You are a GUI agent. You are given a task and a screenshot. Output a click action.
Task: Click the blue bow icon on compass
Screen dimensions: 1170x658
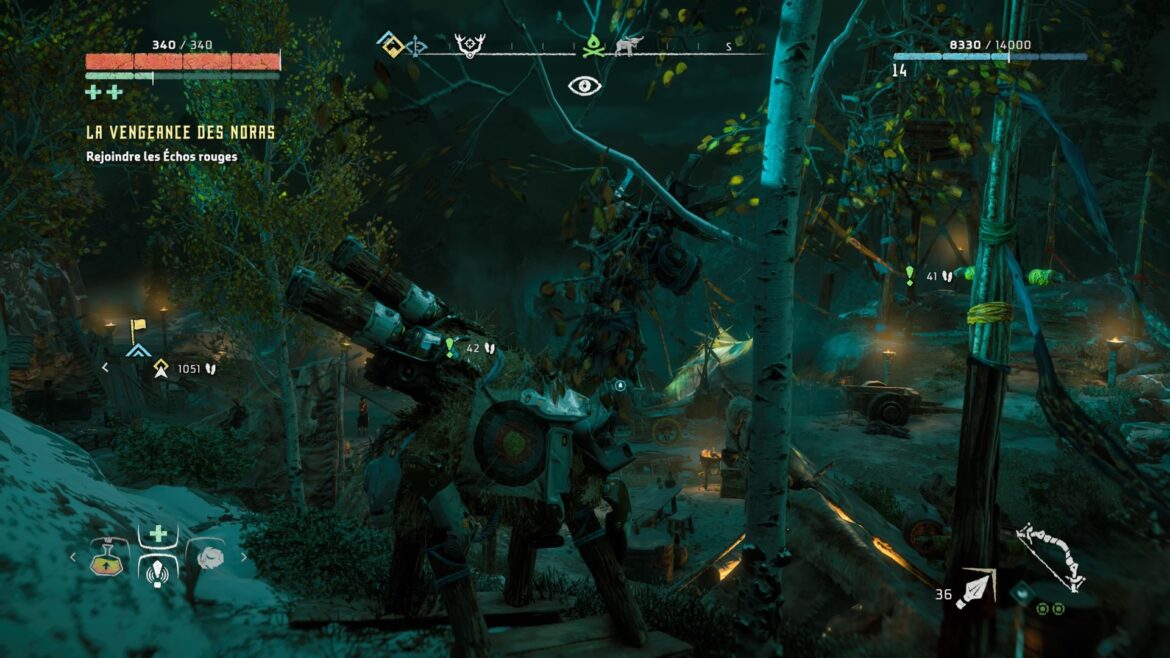[x=416, y=46]
